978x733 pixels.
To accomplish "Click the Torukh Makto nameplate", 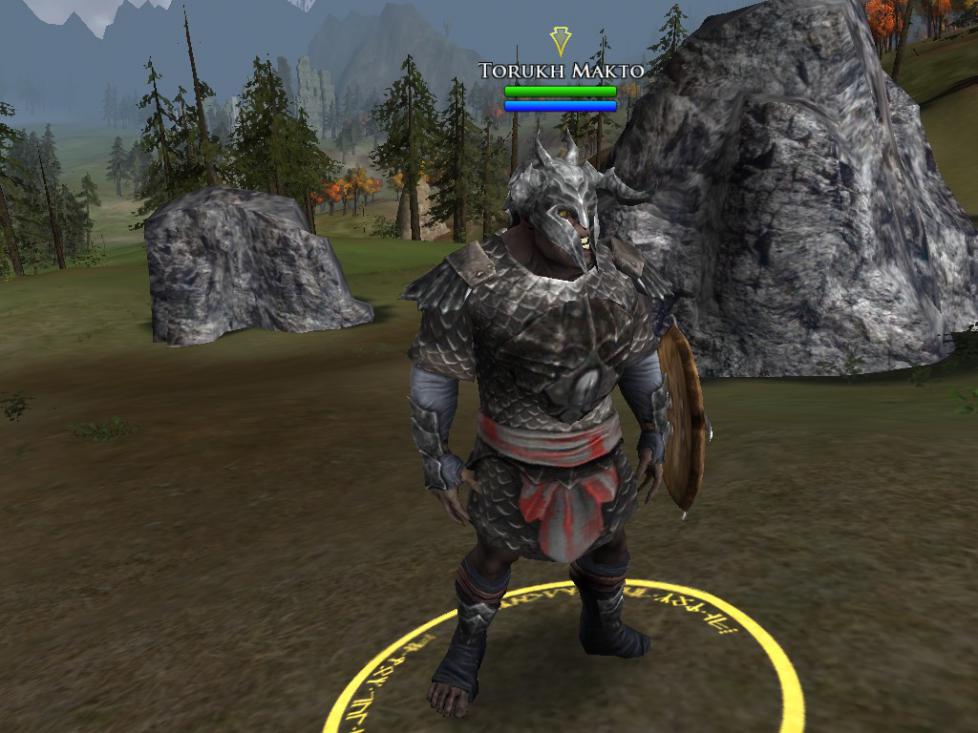I will (x=560, y=71).
